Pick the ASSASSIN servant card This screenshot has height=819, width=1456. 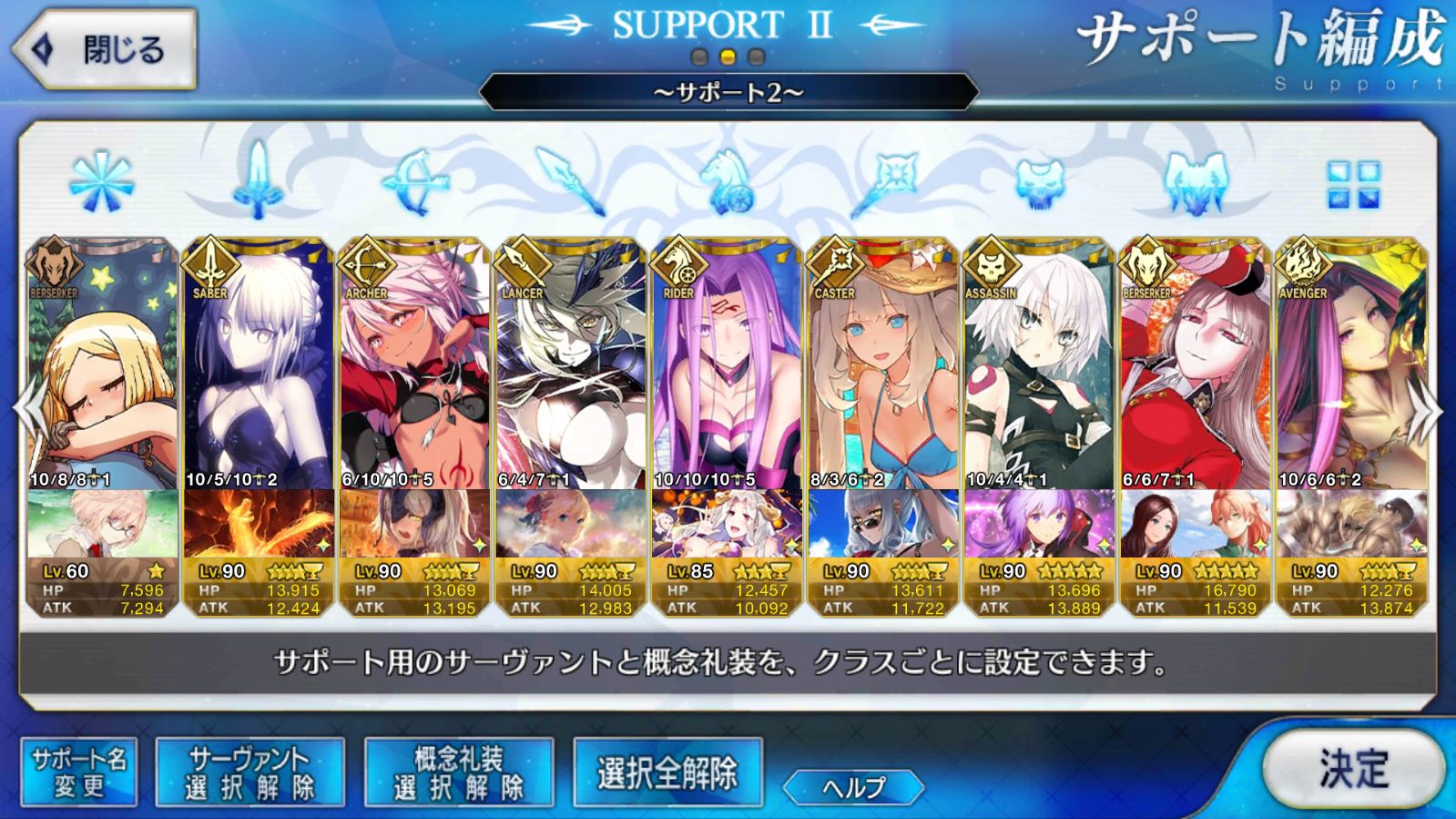(1039, 364)
